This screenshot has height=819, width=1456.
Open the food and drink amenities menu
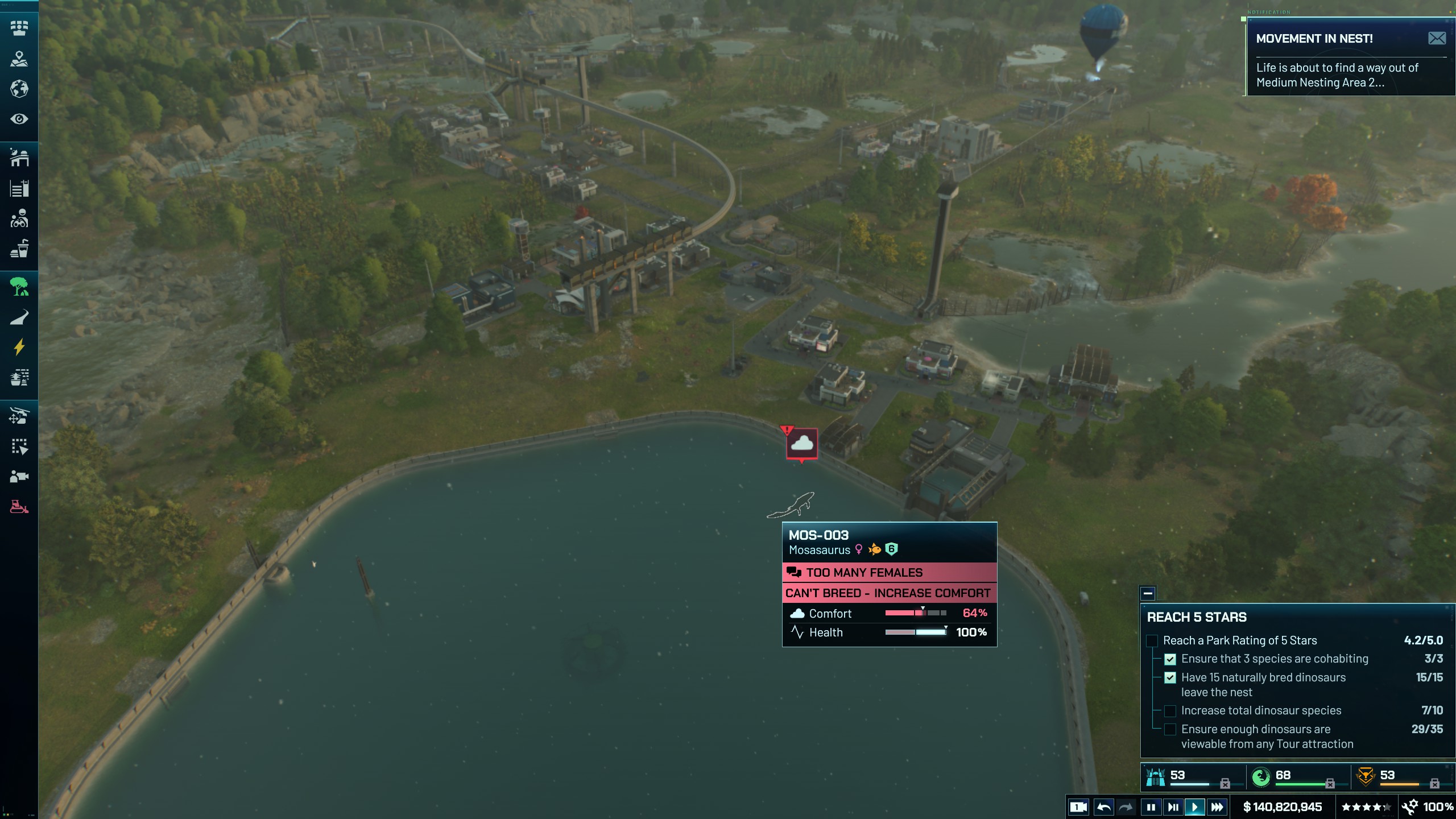click(19, 249)
